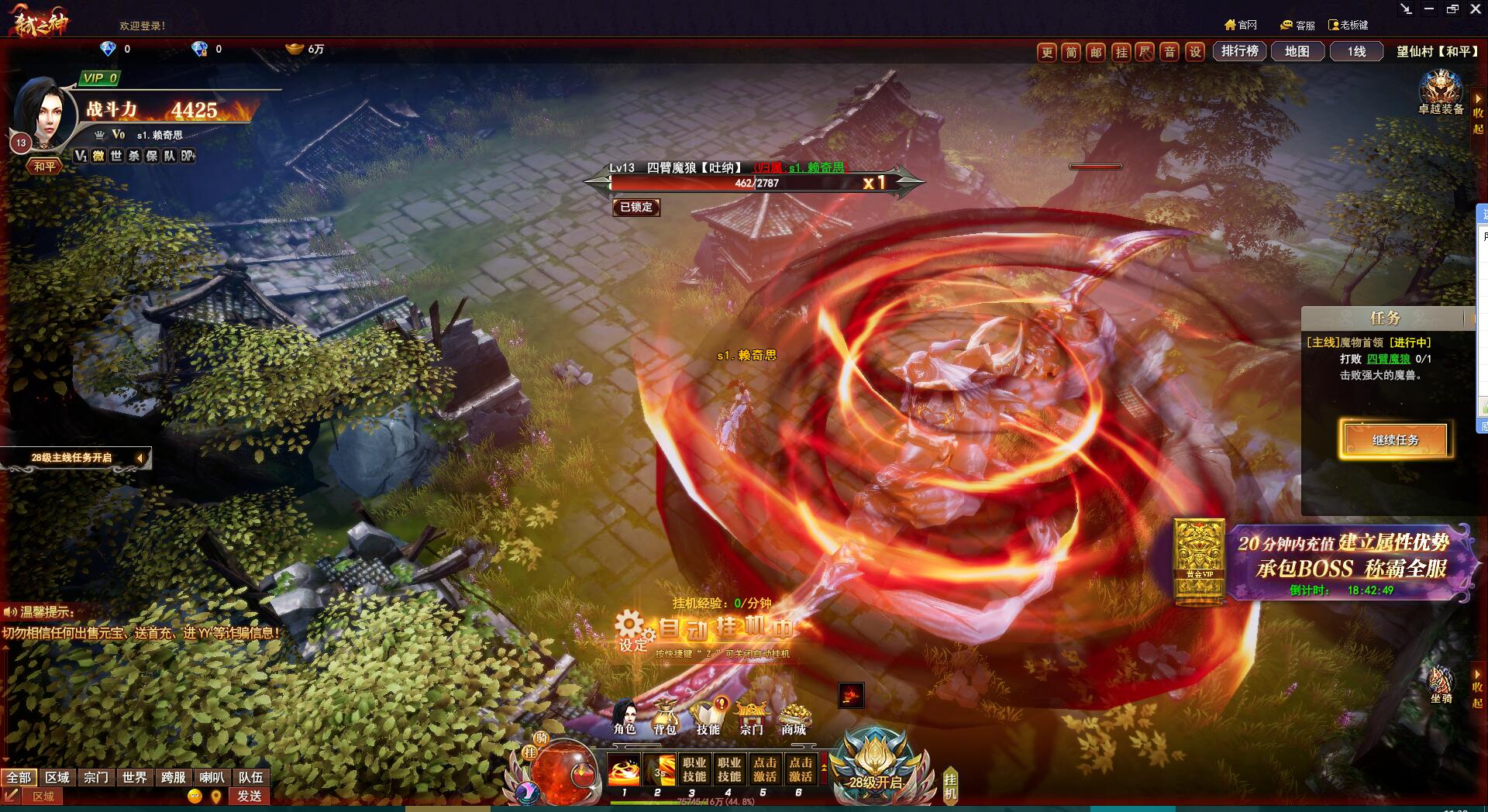The width and height of the screenshot is (1488, 812).
Task: Open the 宗门 sect menu
Action: pyautogui.click(x=751, y=717)
